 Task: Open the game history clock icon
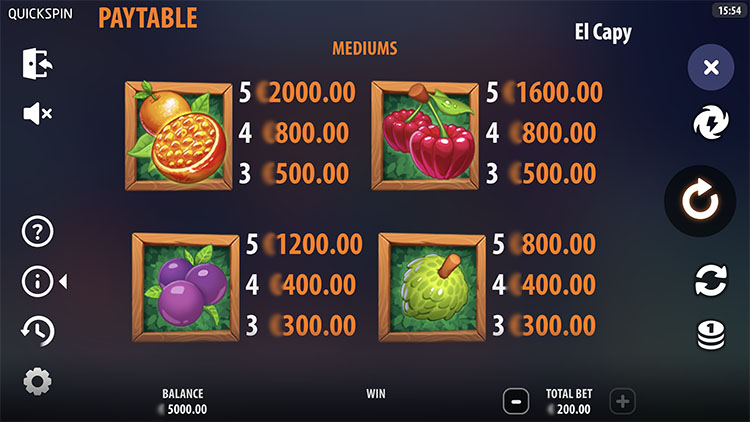[x=37, y=331]
